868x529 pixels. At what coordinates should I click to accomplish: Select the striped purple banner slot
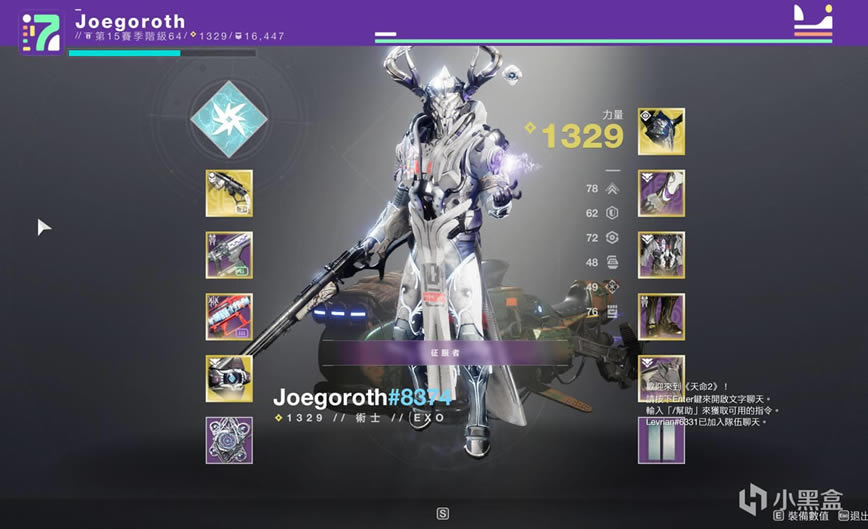[x=661, y=440]
